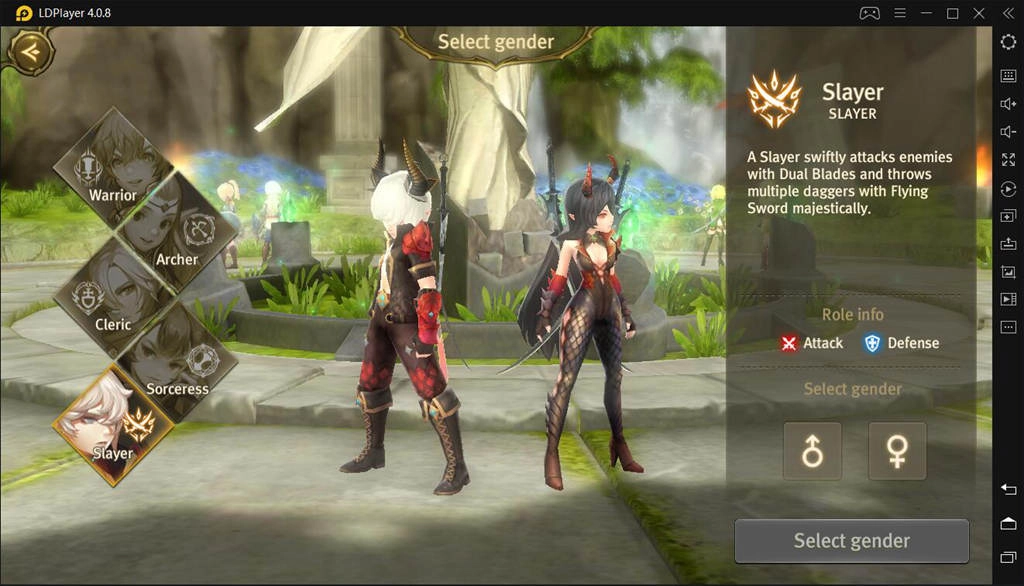This screenshot has height=586, width=1024.
Task: Minimize the LDPlayer window
Action: point(926,13)
